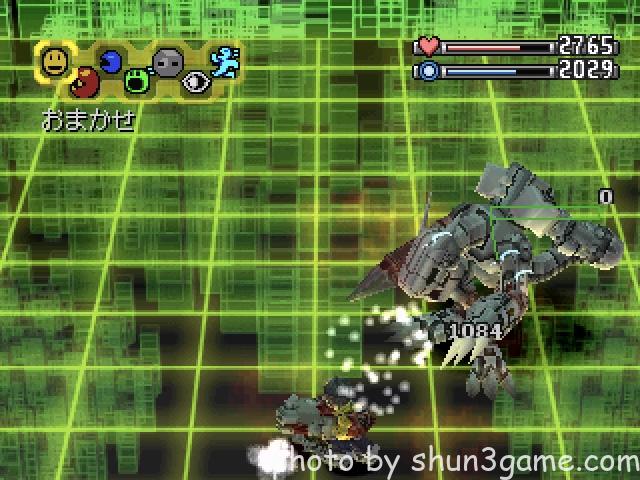Select the gray stone face command
This screenshot has width=640, height=480.
168,63
